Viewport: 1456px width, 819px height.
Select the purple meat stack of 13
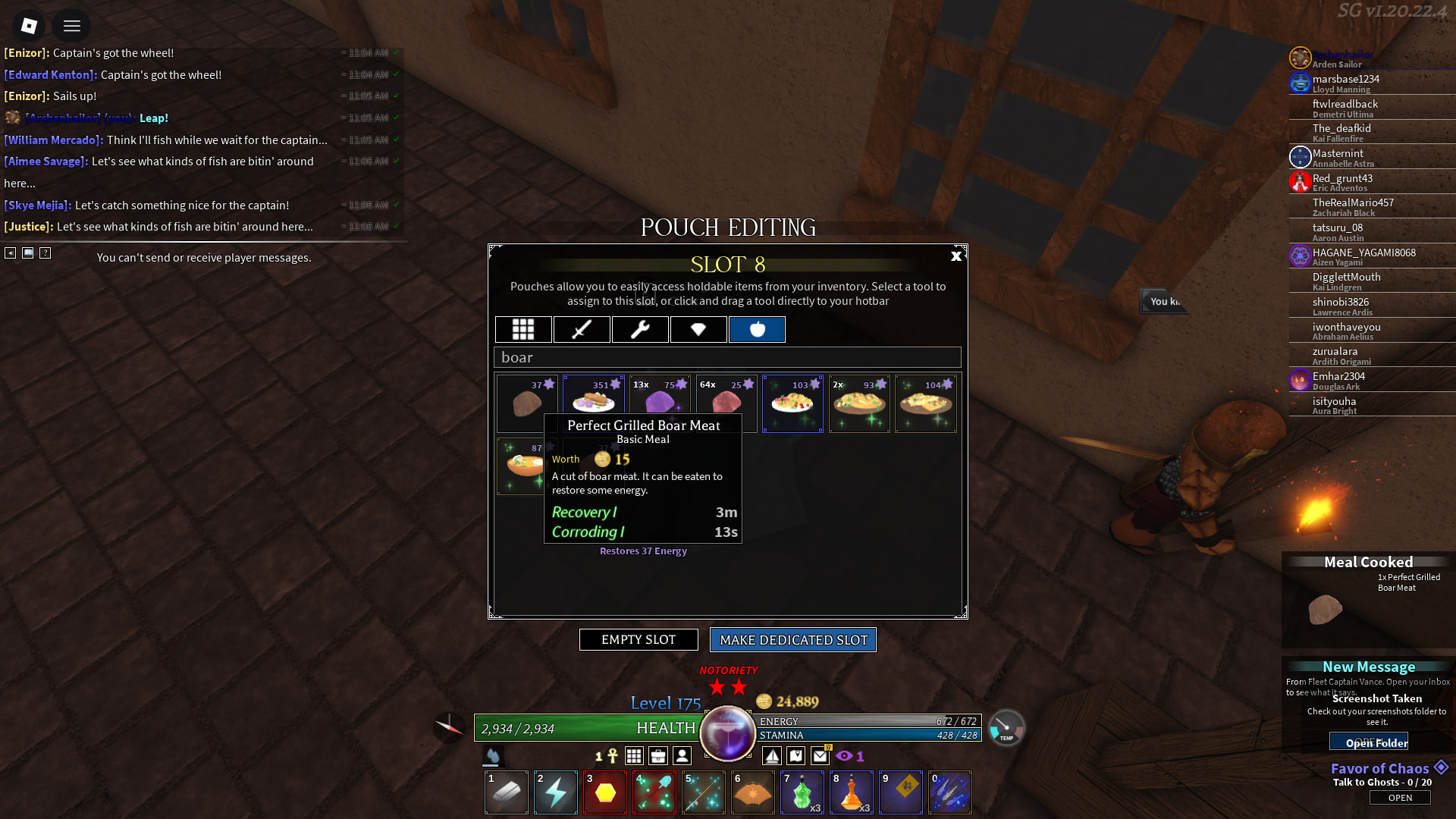point(660,402)
